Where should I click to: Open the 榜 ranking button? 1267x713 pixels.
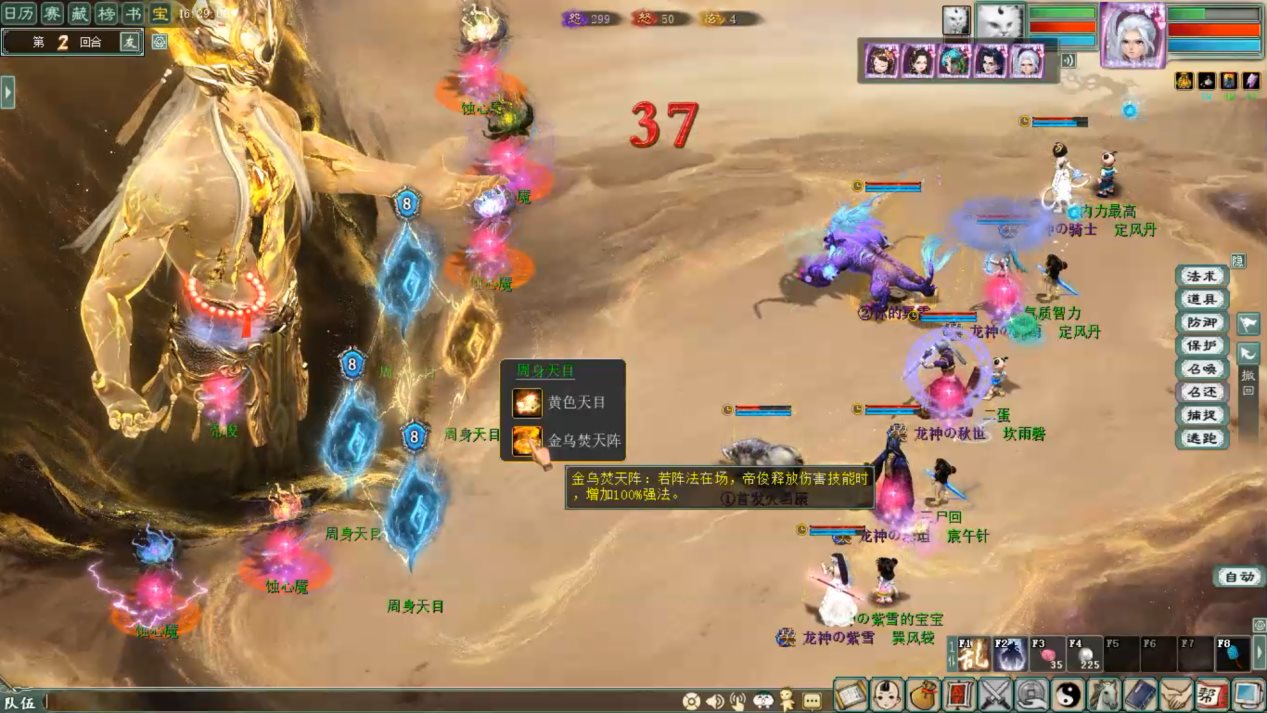pyautogui.click(x=105, y=13)
